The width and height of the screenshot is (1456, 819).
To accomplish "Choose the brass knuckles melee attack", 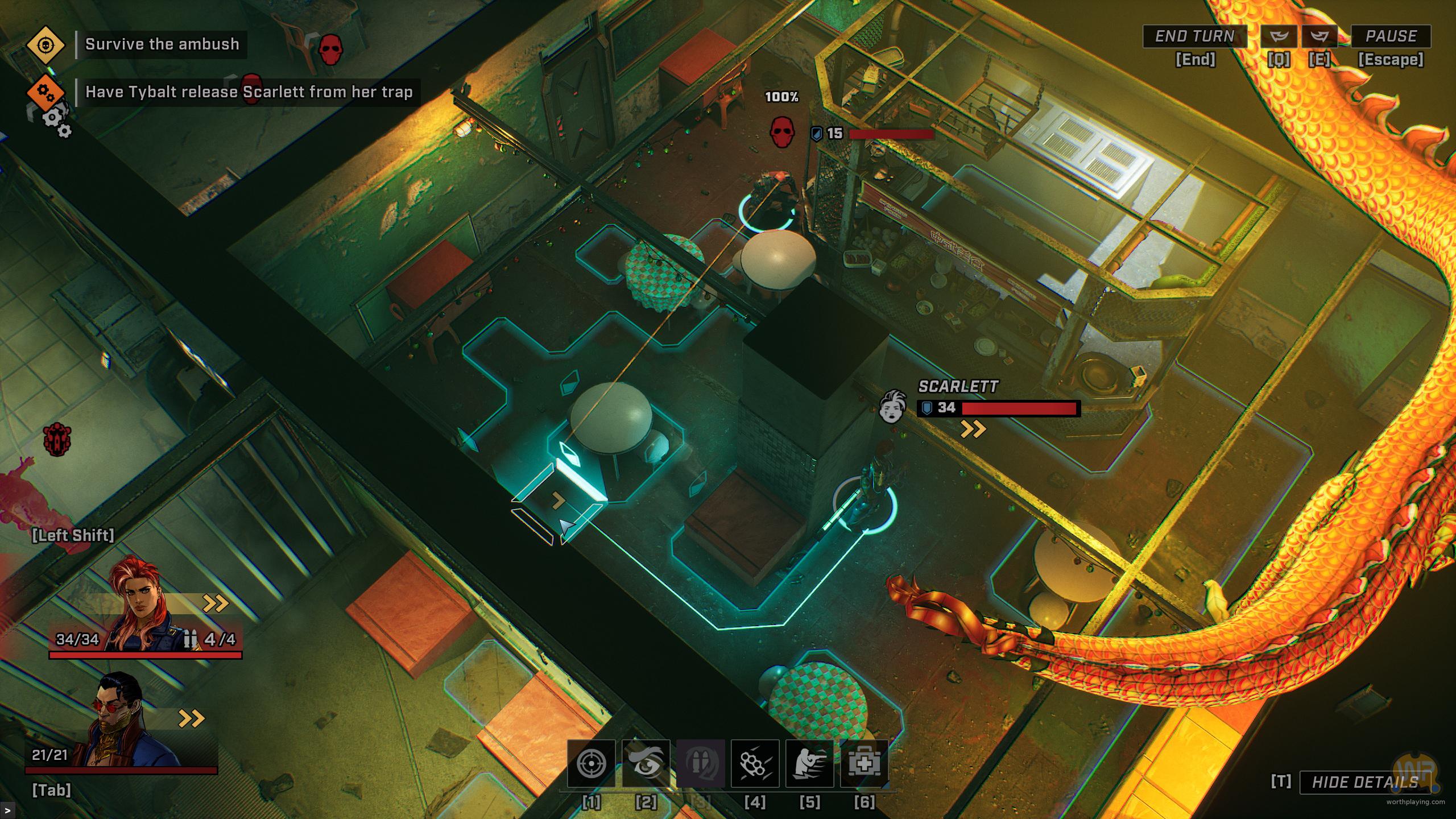I will (755, 763).
